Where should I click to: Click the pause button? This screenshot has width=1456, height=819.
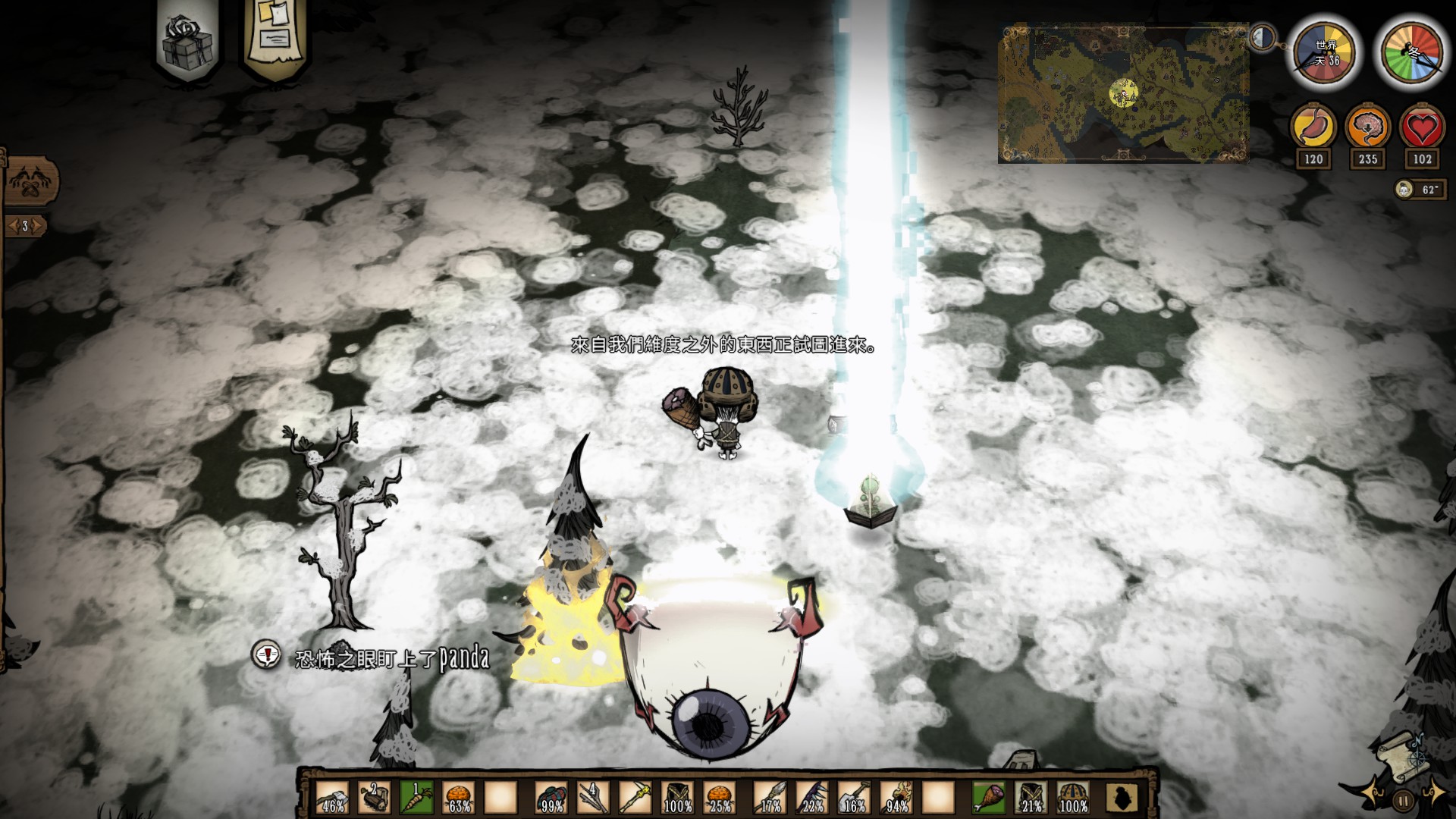tap(1404, 799)
